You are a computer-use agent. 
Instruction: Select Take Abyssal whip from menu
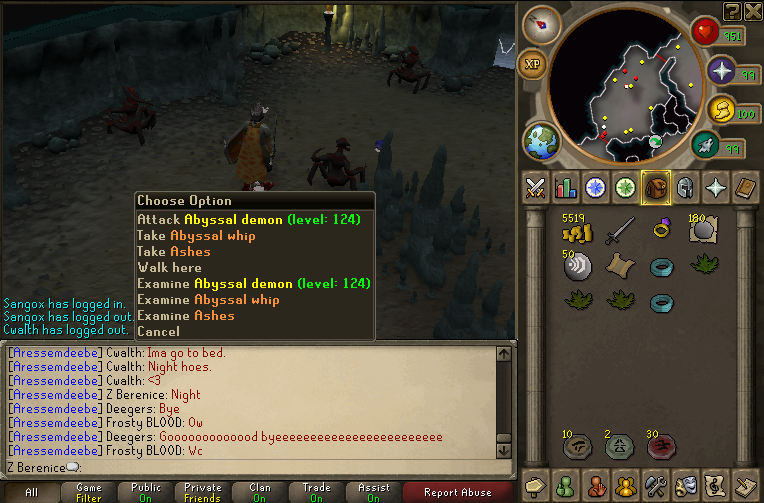196,235
